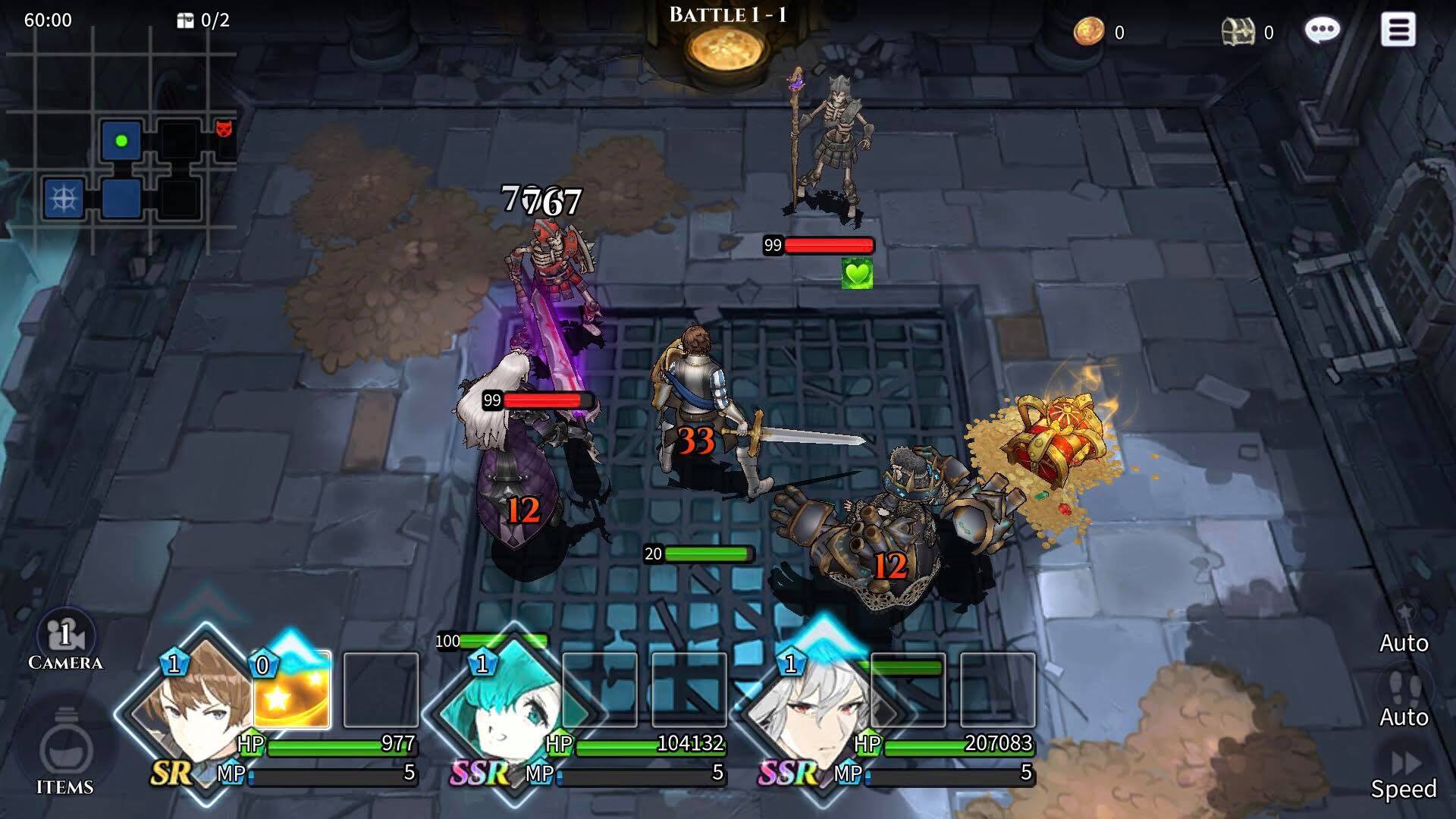Change battle Speed setting

(x=1404, y=770)
